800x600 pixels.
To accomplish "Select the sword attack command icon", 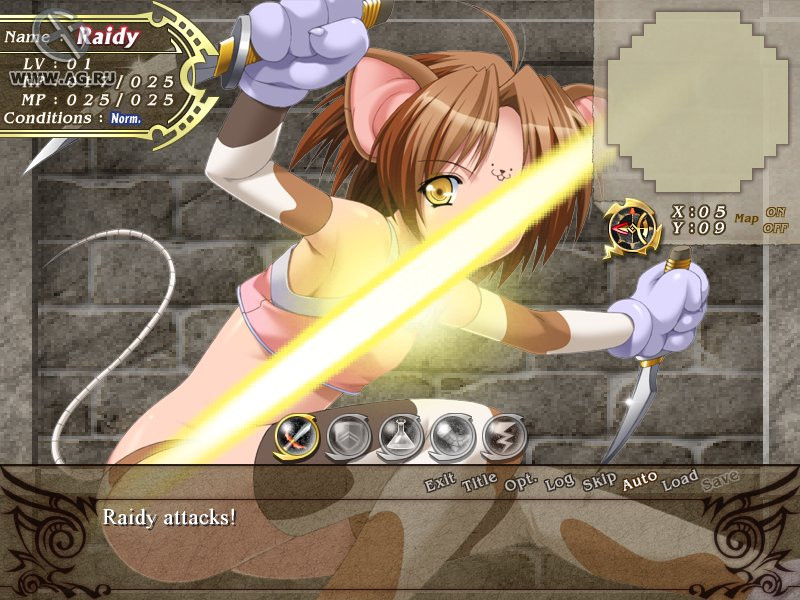I will 296,435.
